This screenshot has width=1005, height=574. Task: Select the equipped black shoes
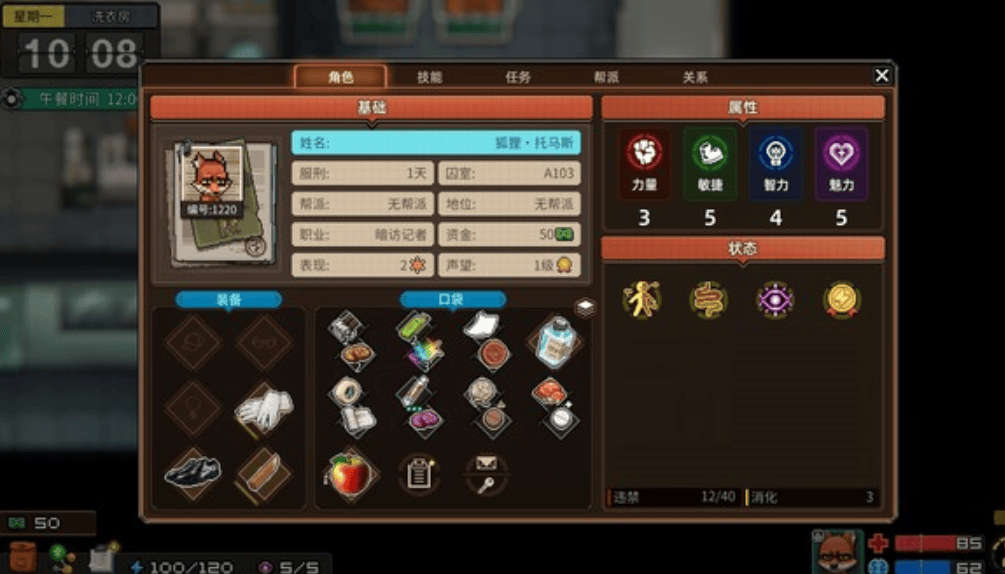coord(192,472)
